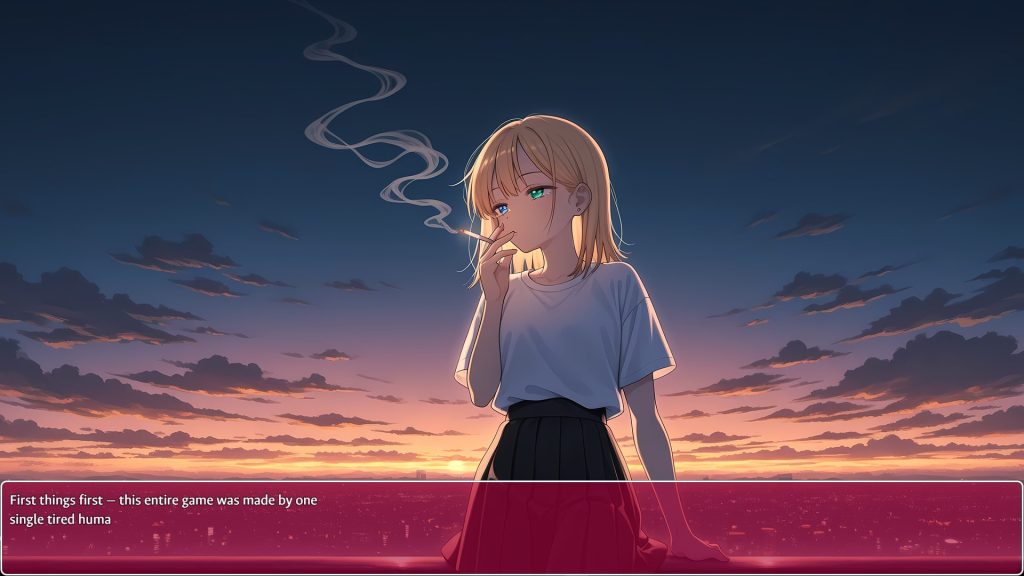This screenshot has height=576, width=1024.
Task: Click the dialogue text box to continue
Action: click(x=512, y=527)
